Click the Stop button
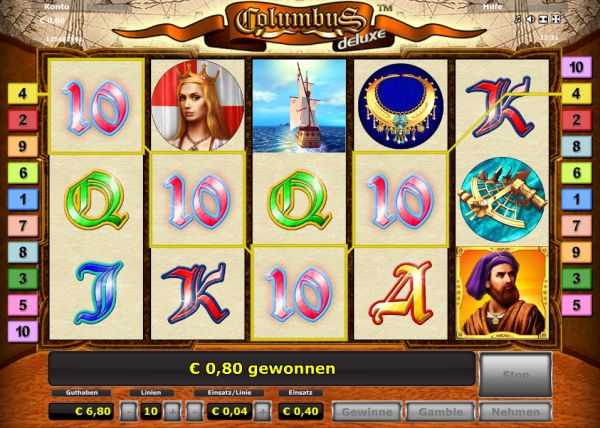Viewport: 600px width, 428px height. coord(515,373)
